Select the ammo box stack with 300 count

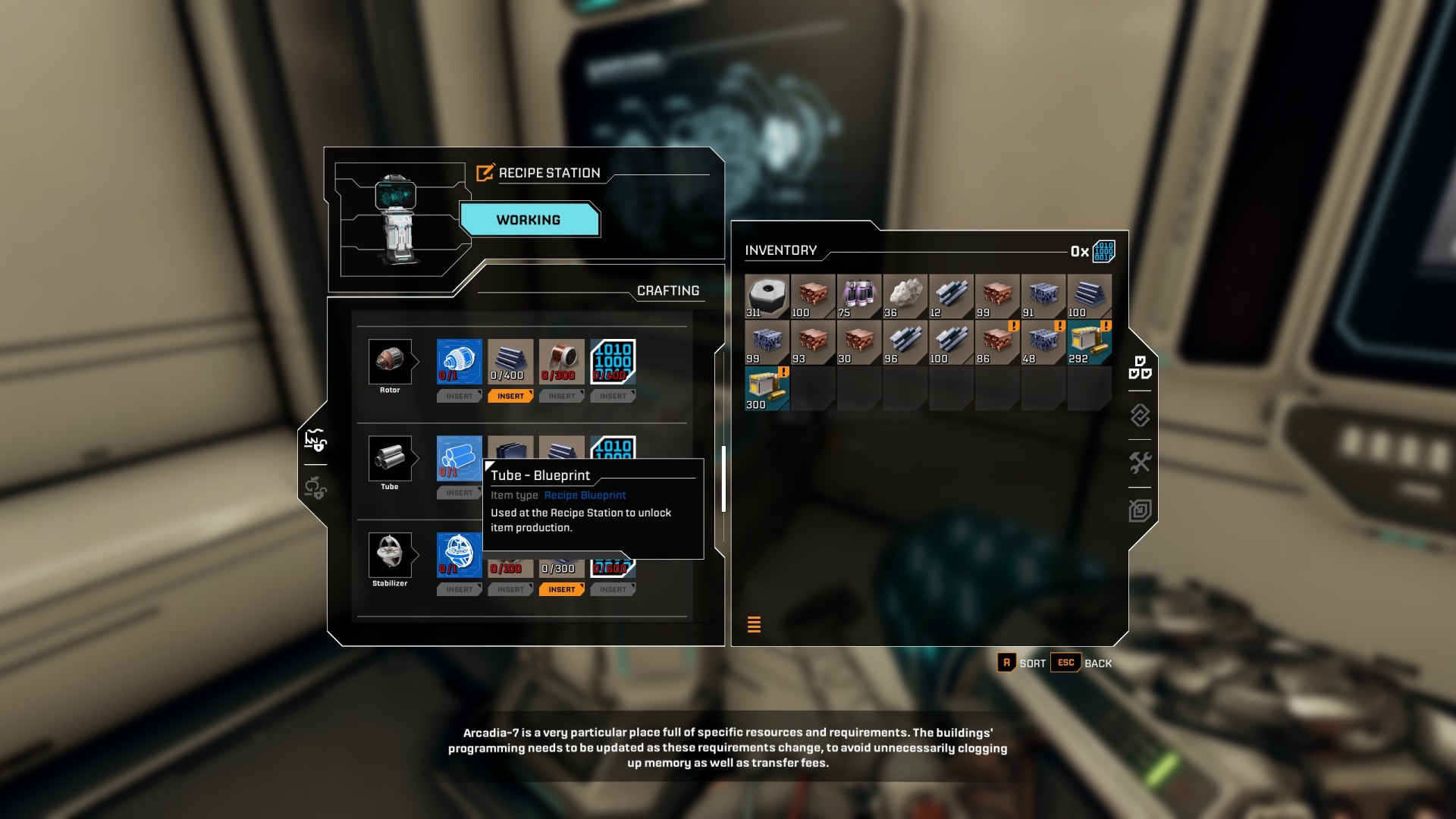point(765,389)
